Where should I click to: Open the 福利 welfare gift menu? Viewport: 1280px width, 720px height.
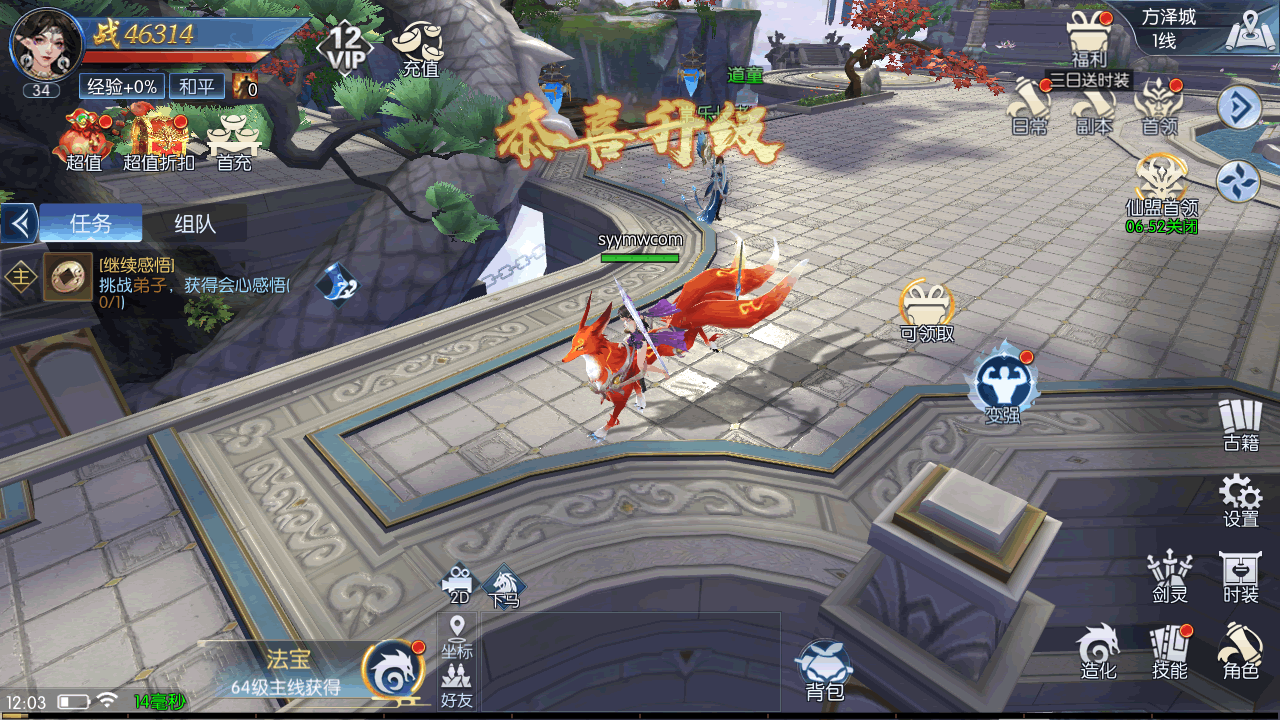[1087, 38]
